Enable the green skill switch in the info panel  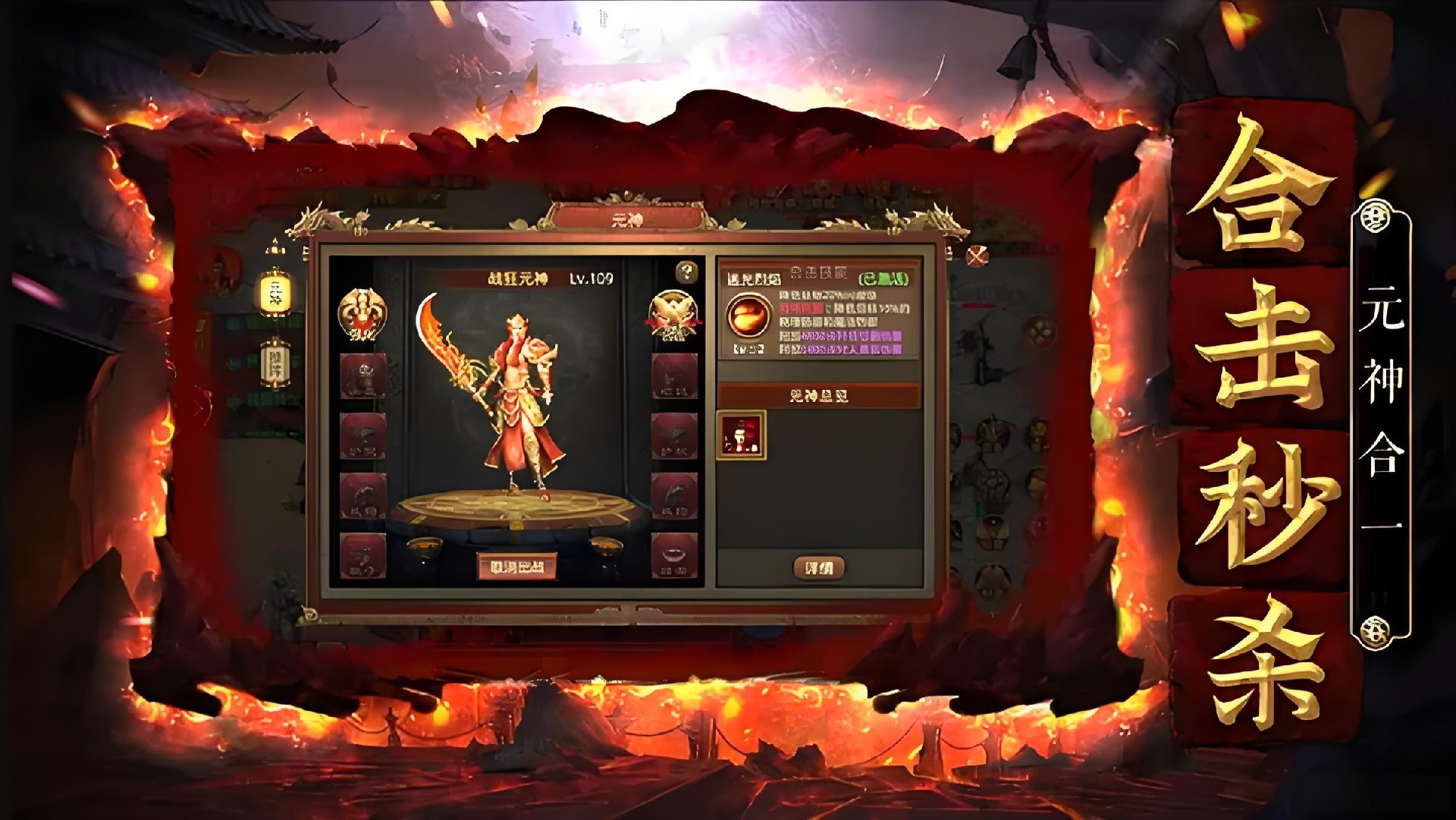tap(882, 279)
